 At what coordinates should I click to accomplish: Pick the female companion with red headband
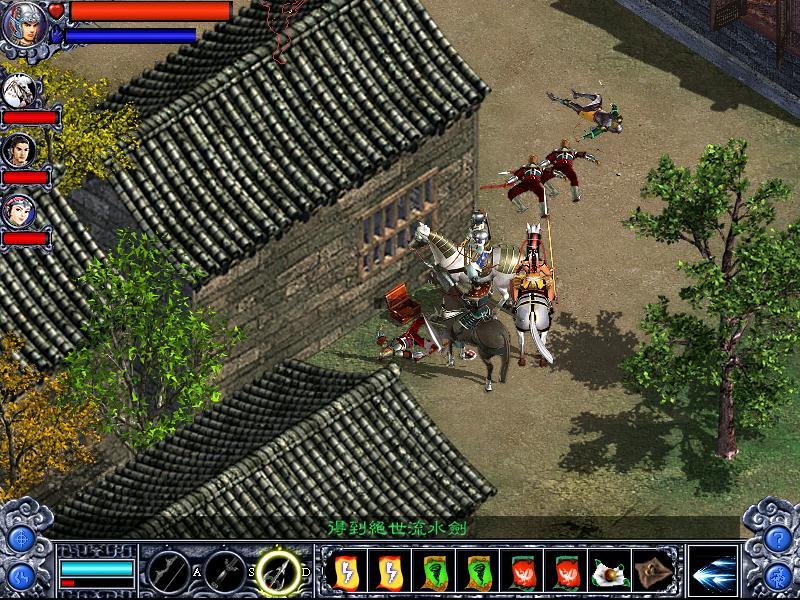20,210
